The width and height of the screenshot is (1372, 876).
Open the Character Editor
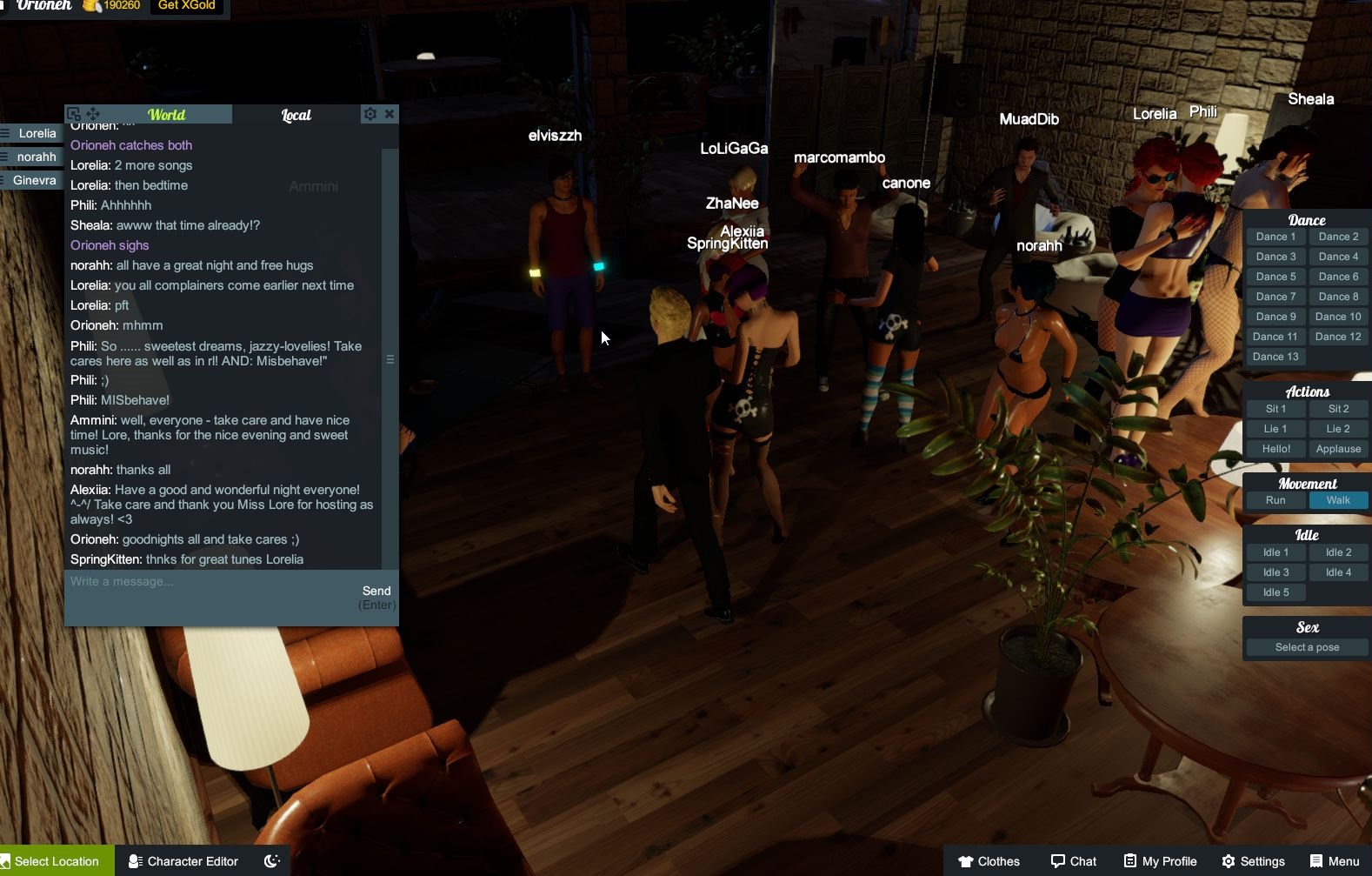(183, 860)
